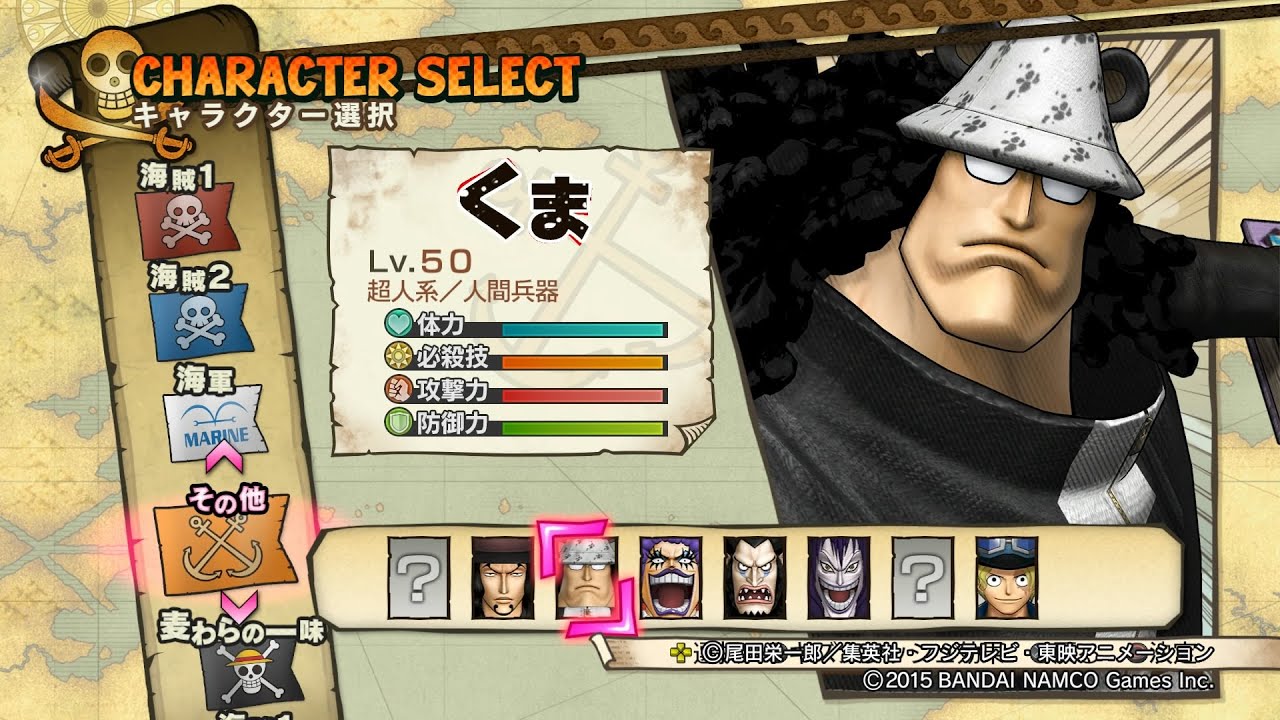This screenshot has height=720, width=1280.
Task: Select the red 海賊1 pirate flag category
Action: [x=187, y=220]
